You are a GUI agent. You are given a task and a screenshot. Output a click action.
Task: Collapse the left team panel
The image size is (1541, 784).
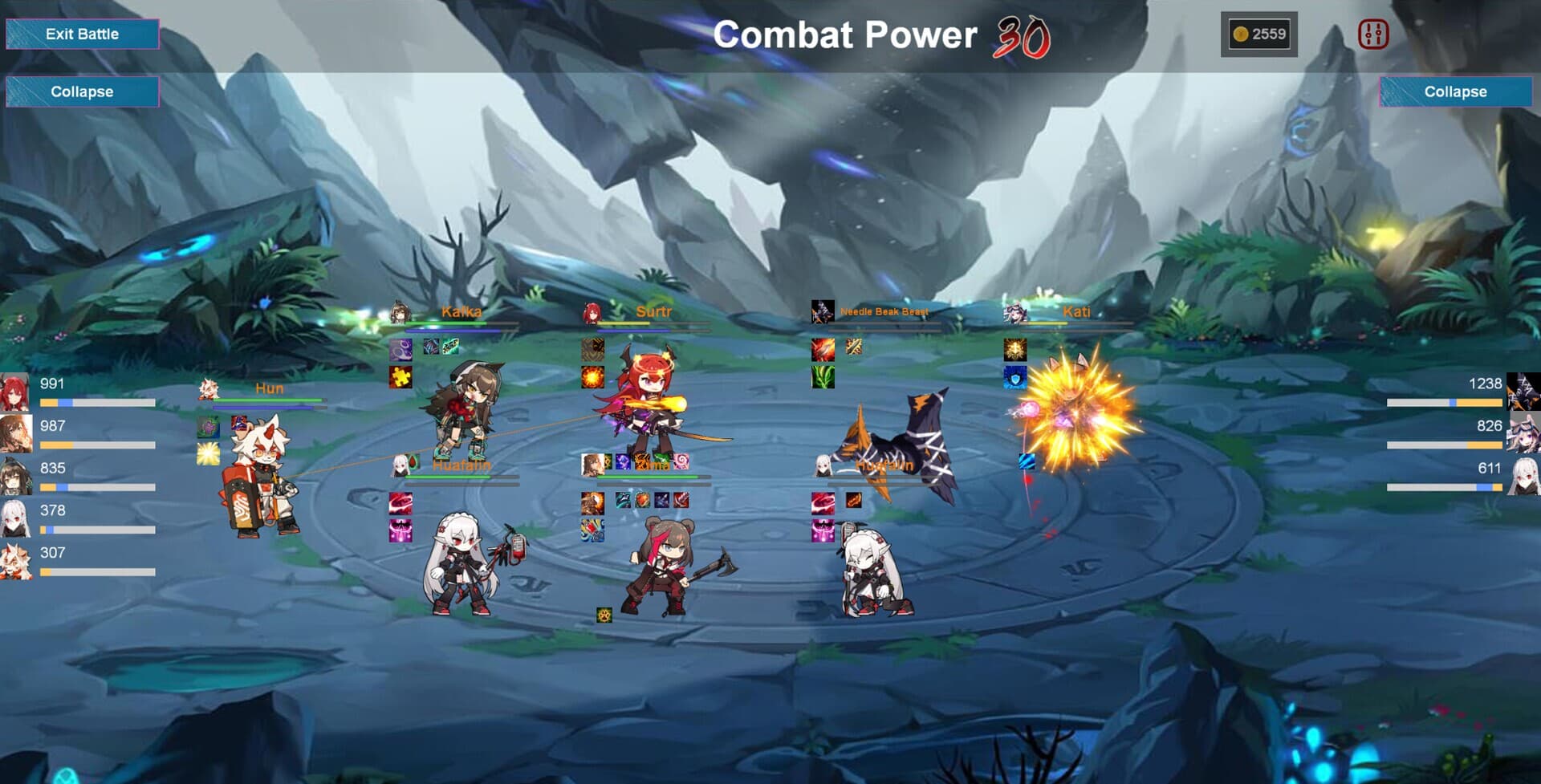tap(83, 91)
